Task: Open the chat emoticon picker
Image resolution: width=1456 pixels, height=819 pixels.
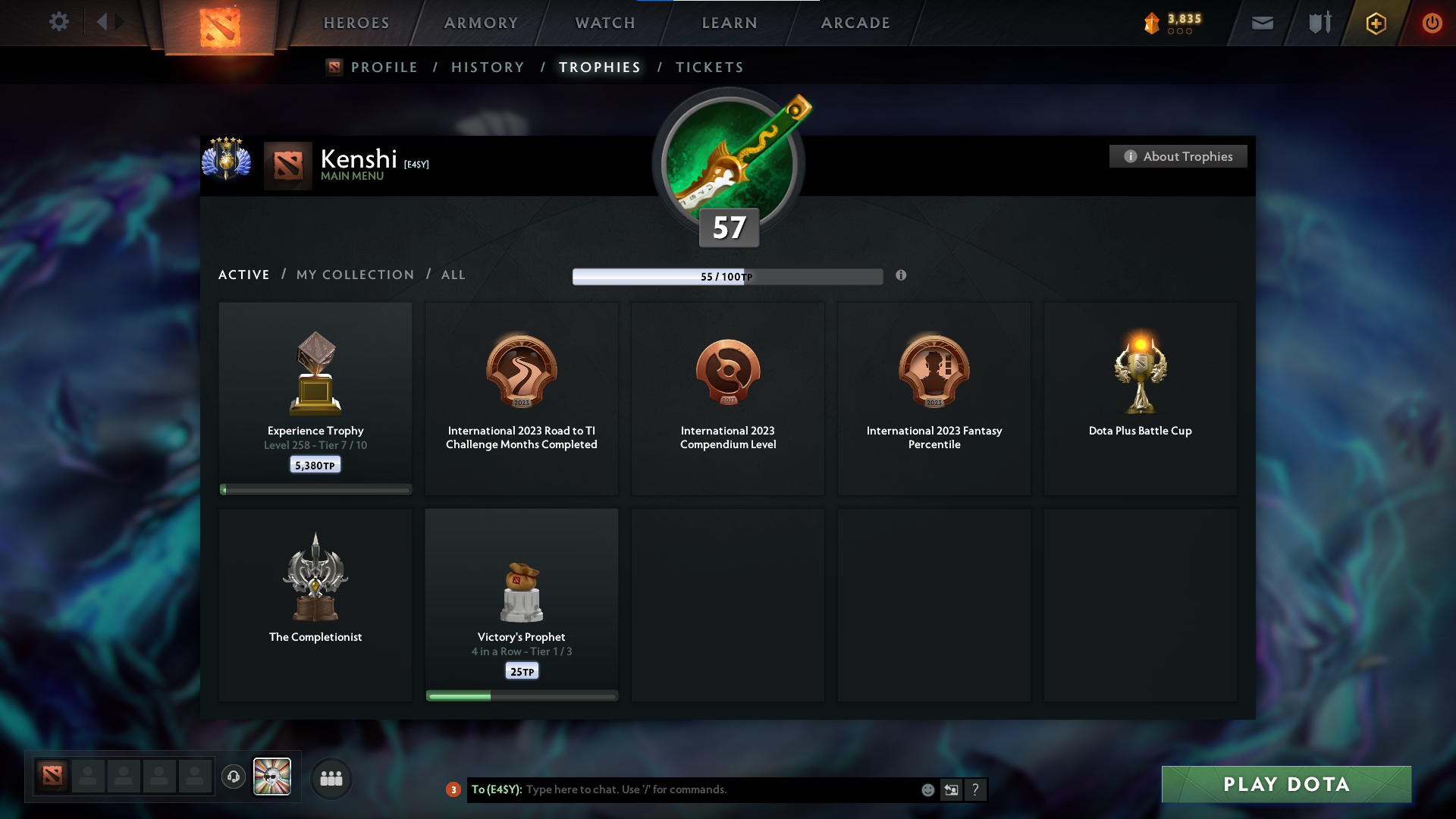Action: point(927,789)
